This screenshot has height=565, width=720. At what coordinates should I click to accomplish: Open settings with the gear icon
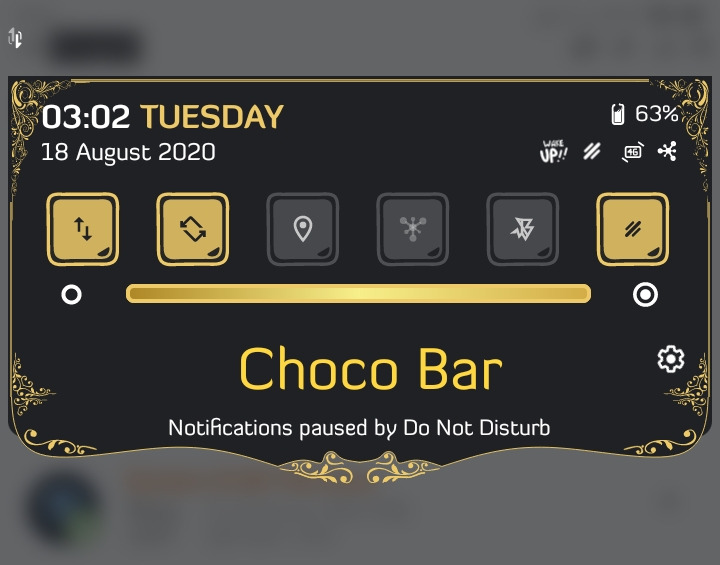[x=670, y=359]
